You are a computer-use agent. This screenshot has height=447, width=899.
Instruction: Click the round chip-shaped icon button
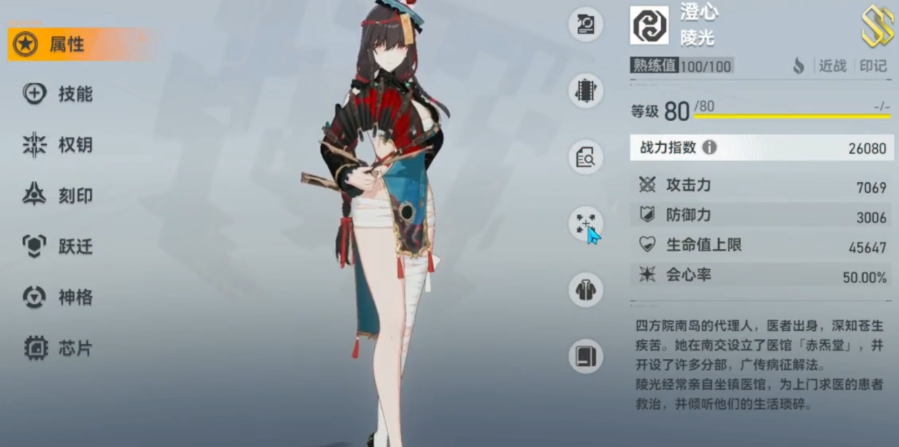(586, 90)
